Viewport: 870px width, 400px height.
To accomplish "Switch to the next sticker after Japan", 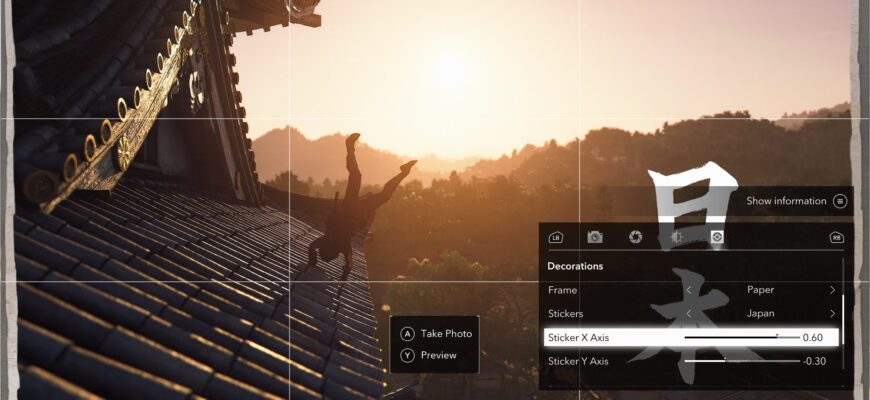I will [832, 313].
